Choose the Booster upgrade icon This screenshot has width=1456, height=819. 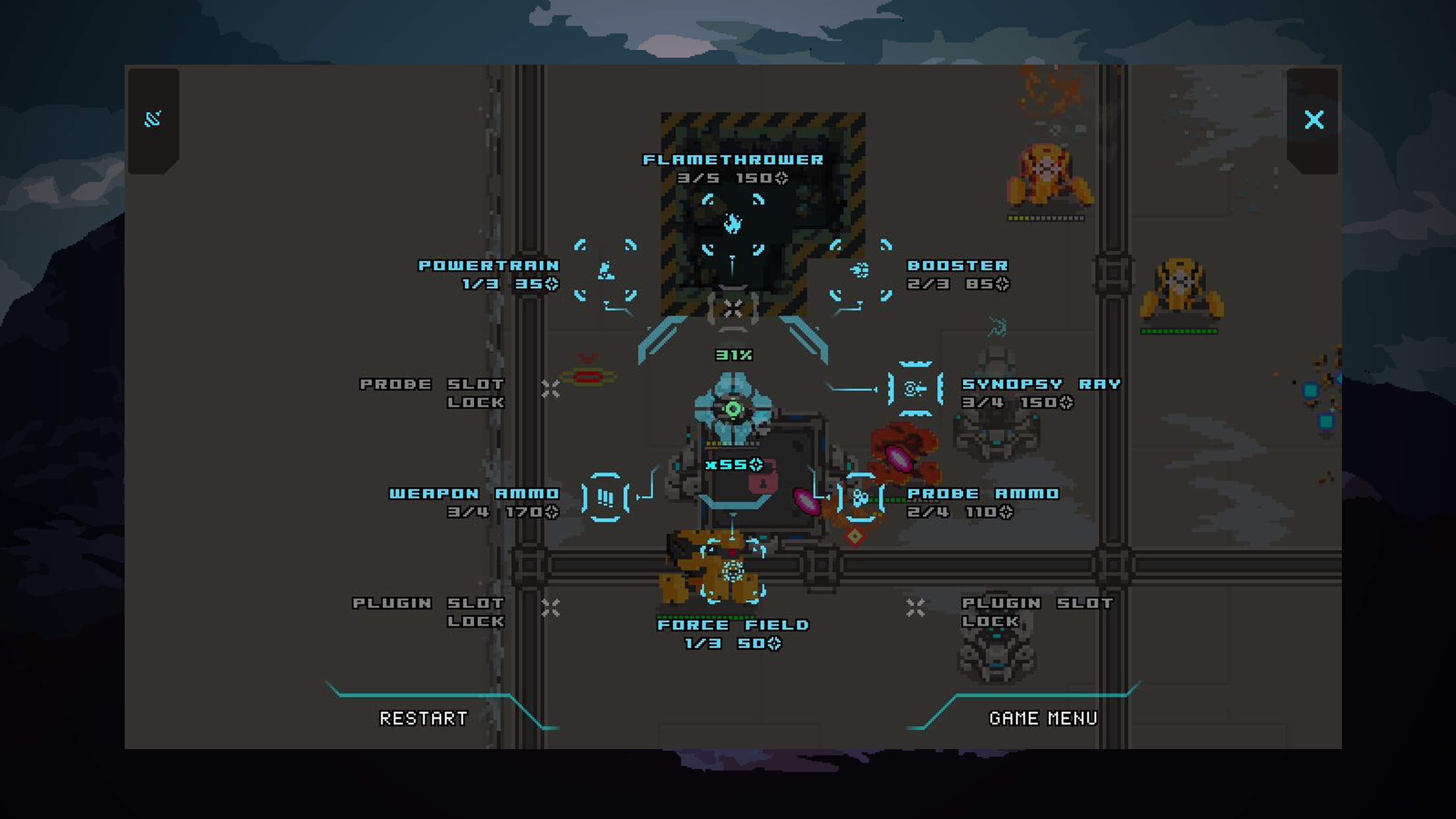(861, 271)
